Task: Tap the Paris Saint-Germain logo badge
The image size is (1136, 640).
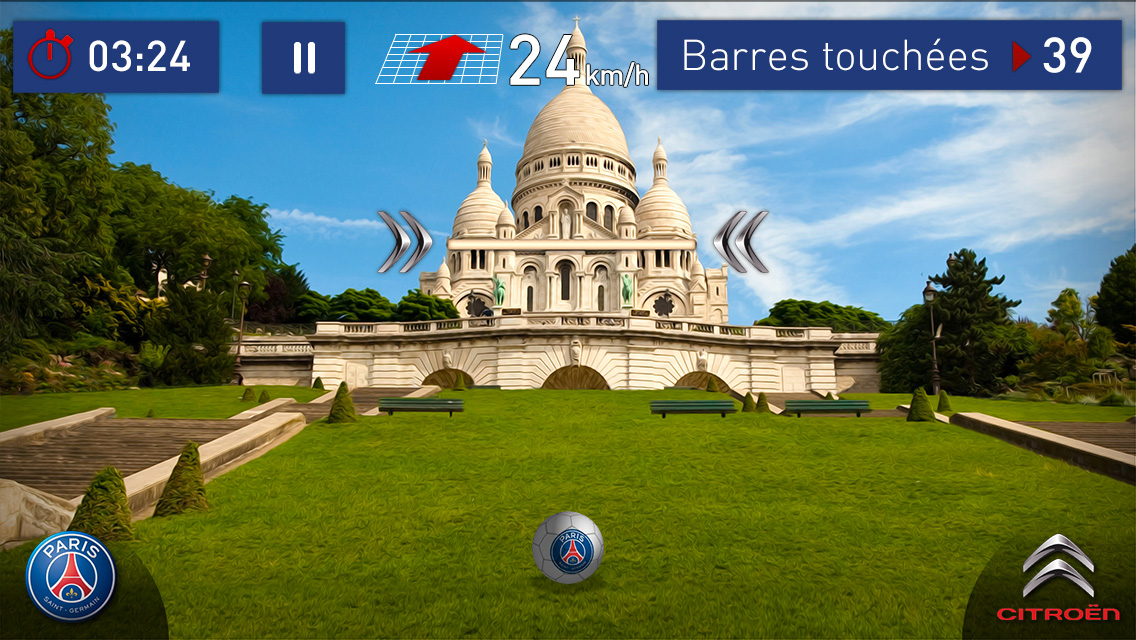Action: (71, 577)
